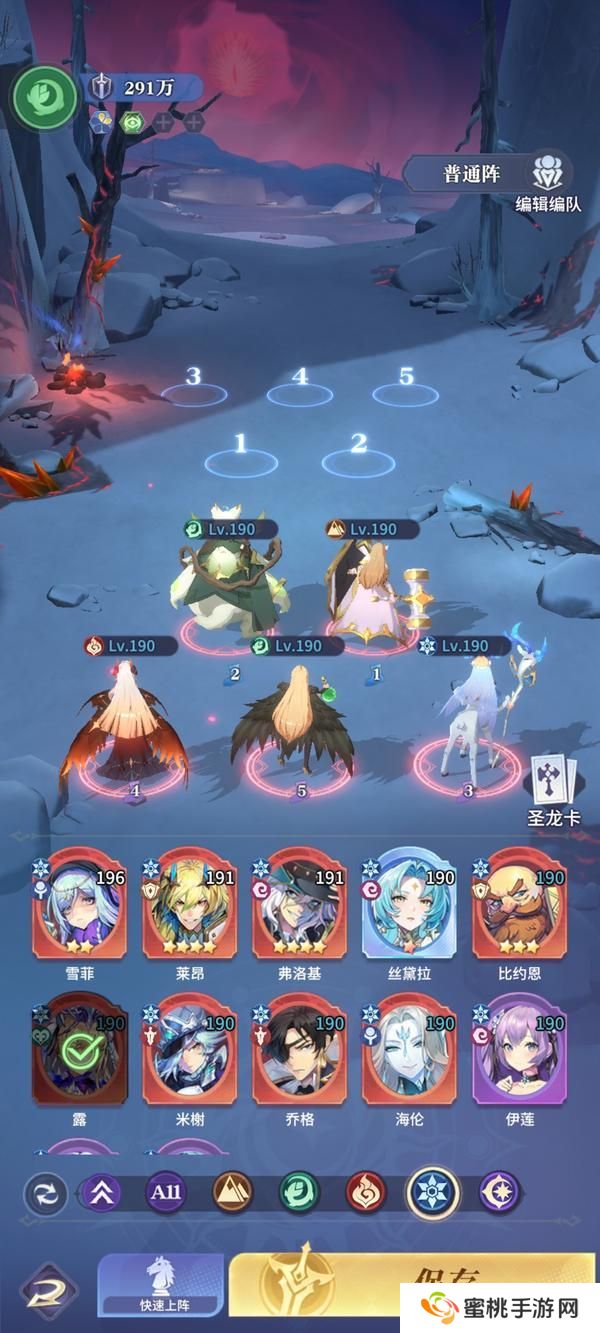Remove deployed hero 露 with green checkmark
600x1333 pixels.
pos(79,1050)
